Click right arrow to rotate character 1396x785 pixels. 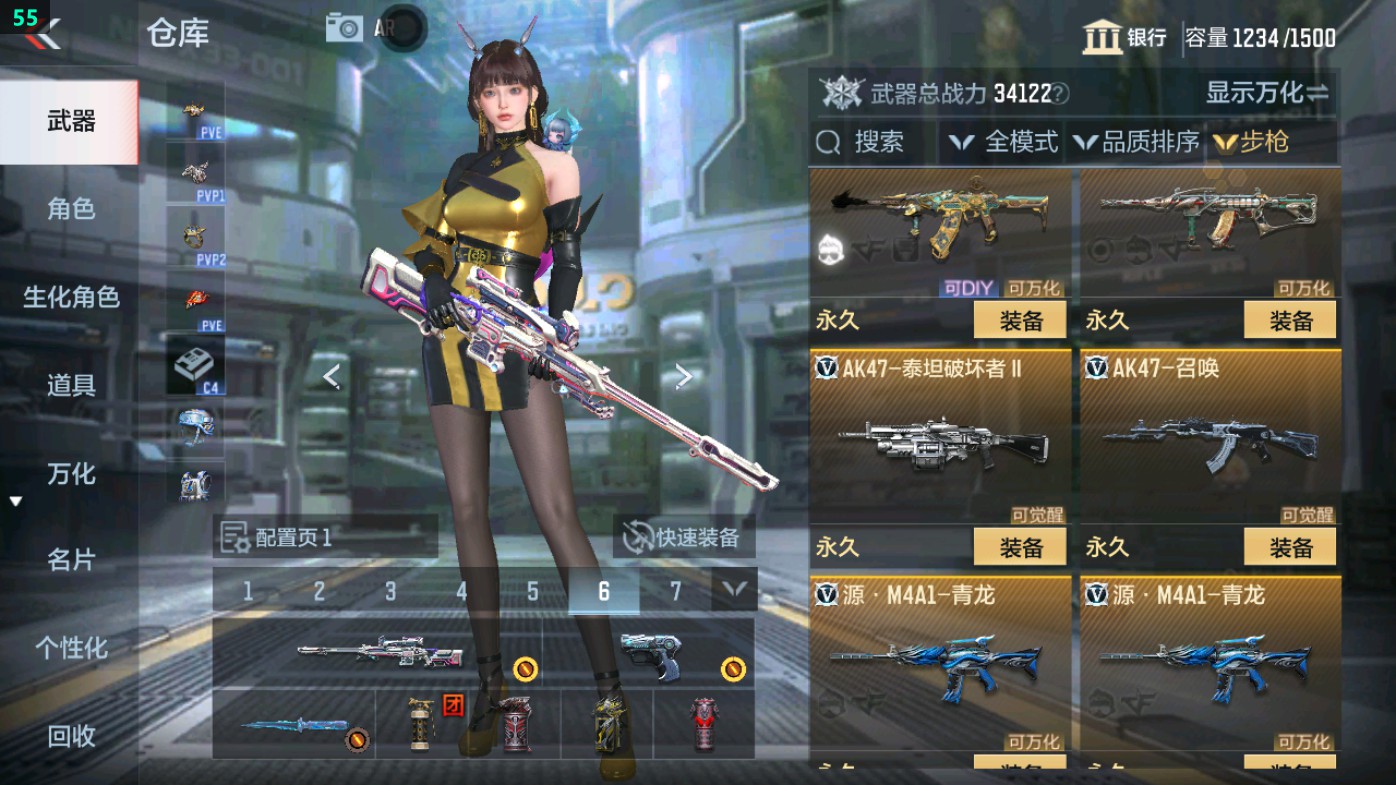click(684, 374)
